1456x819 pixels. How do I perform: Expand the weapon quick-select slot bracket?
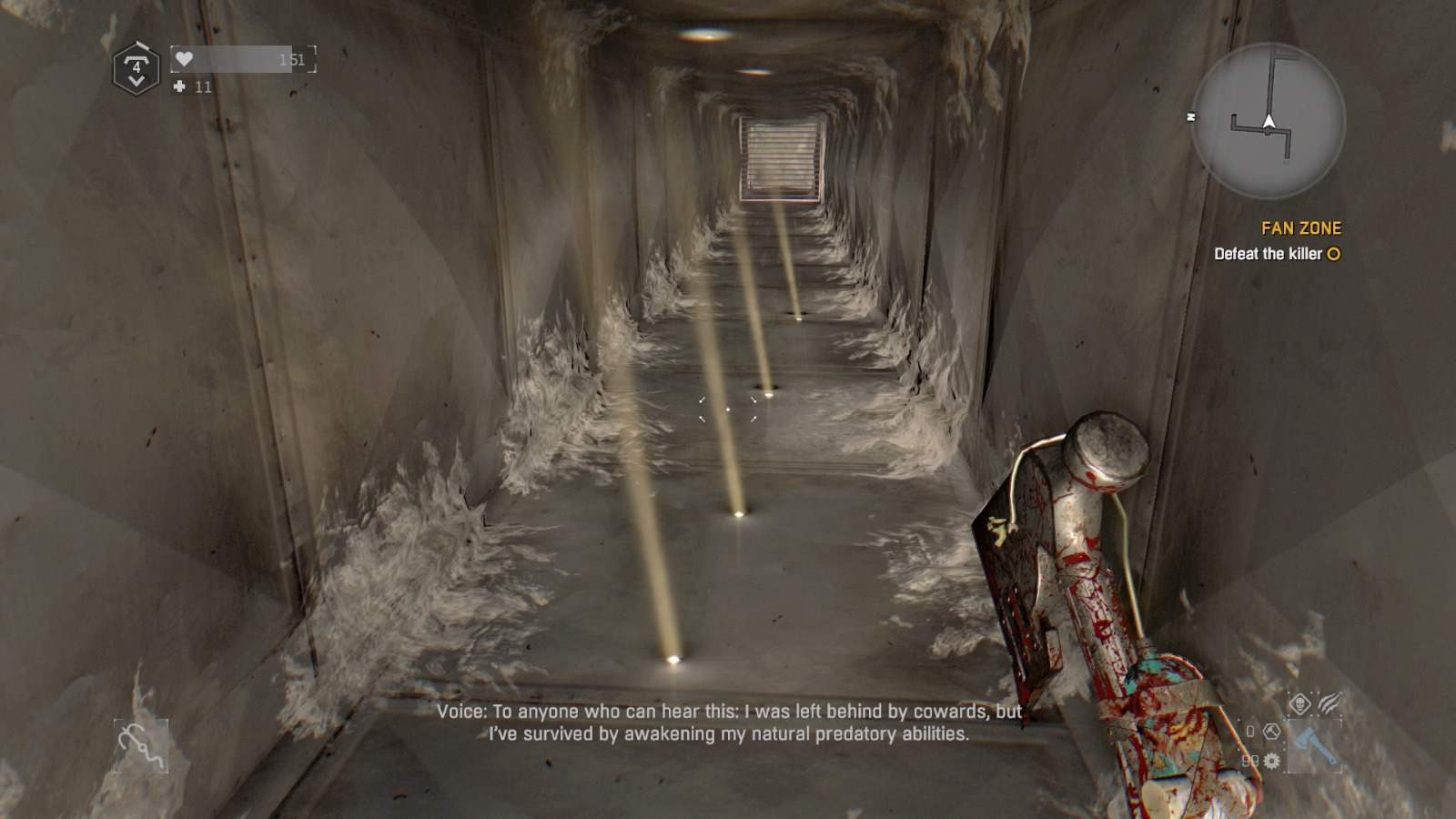1314,746
